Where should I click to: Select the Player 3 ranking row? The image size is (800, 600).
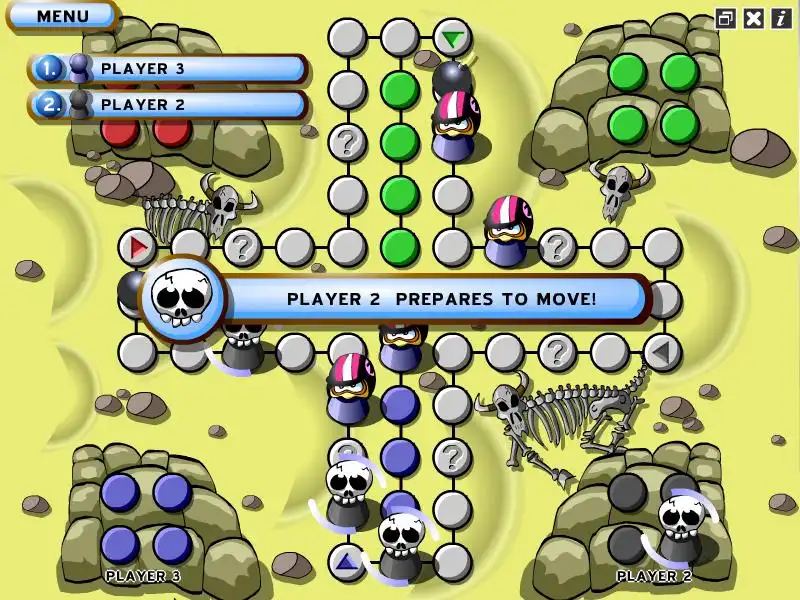point(167,69)
